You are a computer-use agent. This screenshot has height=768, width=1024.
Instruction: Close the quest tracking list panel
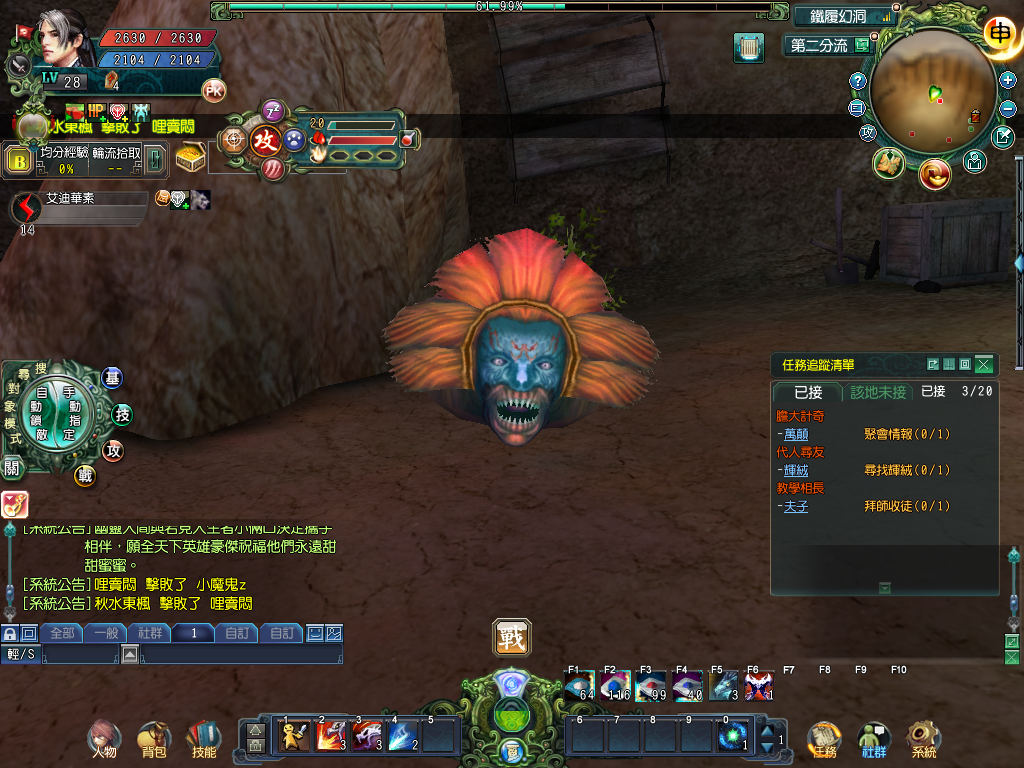click(x=984, y=365)
